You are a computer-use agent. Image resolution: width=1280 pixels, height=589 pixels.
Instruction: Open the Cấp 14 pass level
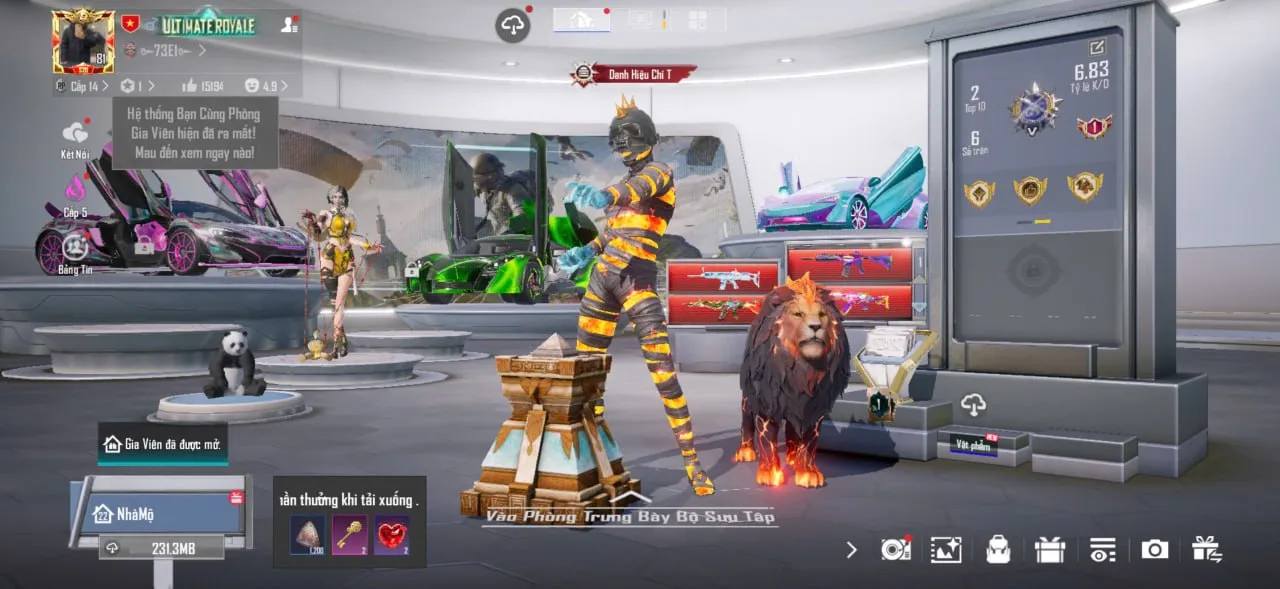coord(83,87)
